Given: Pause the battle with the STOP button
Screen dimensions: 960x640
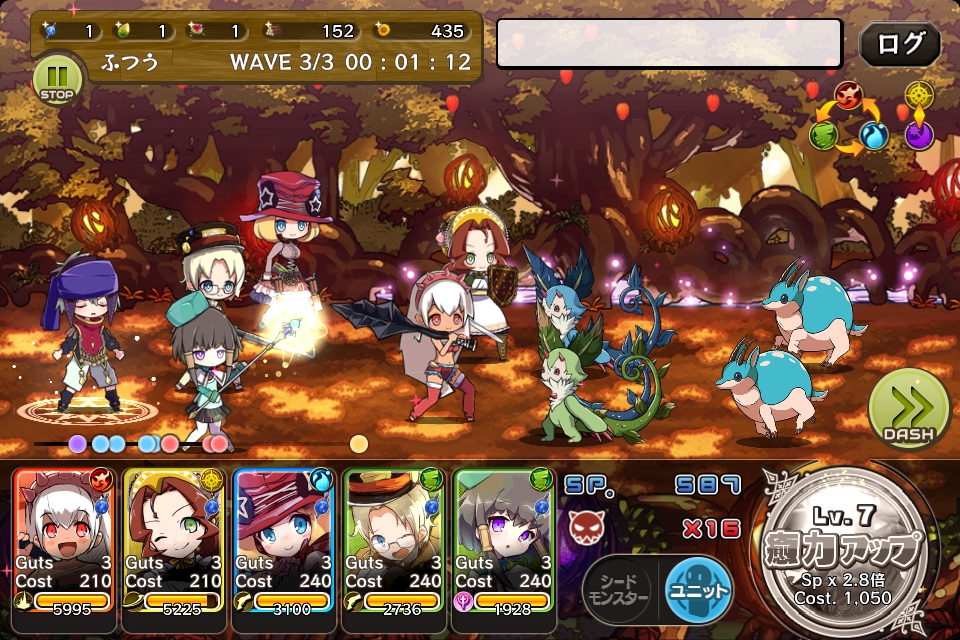Looking at the screenshot, I should 56,79.
